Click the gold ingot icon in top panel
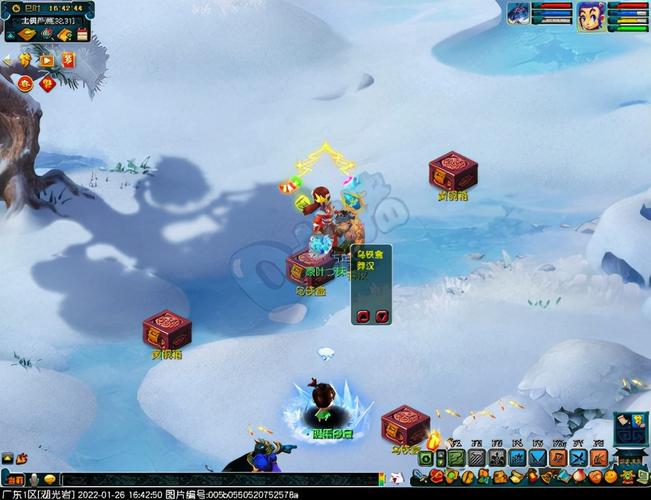The width and height of the screenshot is (651, 500). click(28, 35)
